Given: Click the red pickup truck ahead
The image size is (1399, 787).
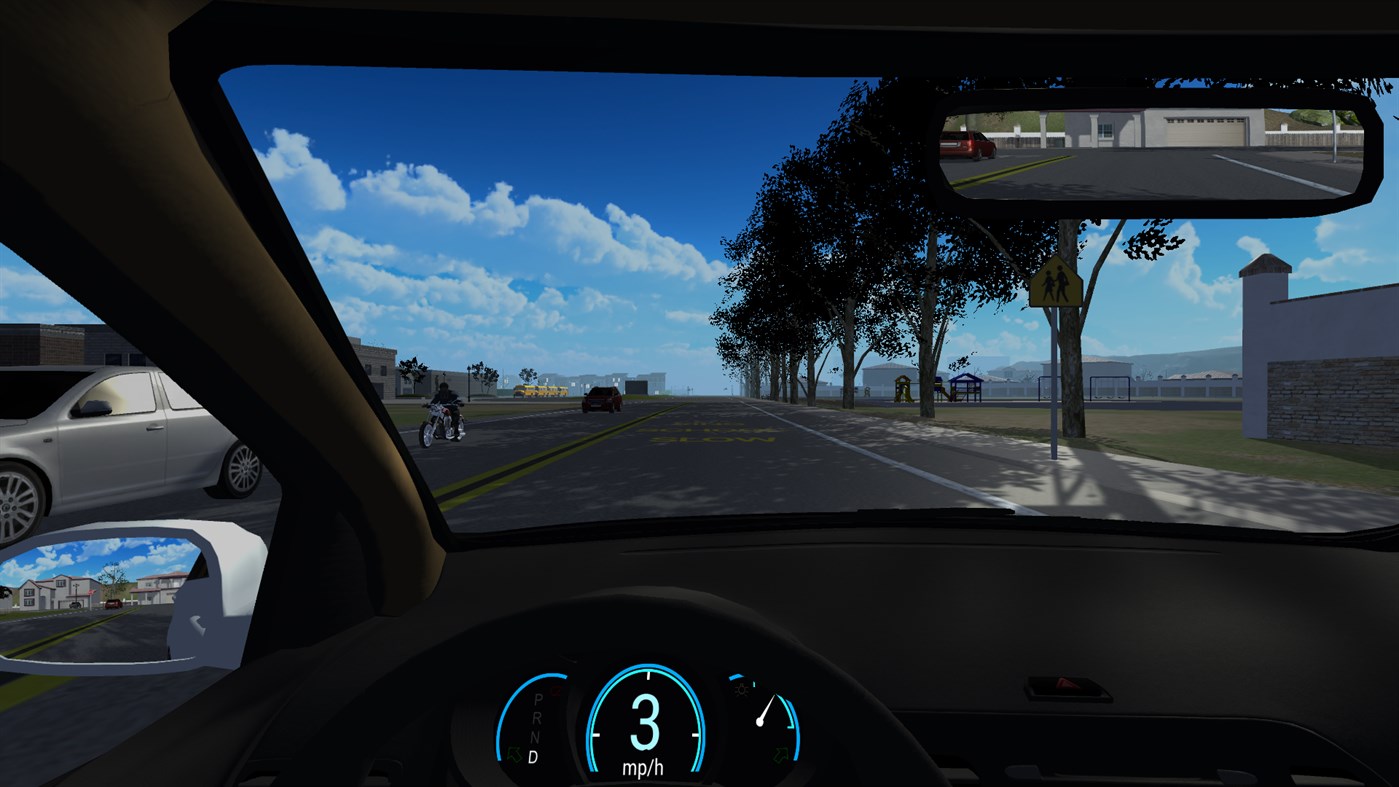Looking at the screenshot, I should click(600, 400).
